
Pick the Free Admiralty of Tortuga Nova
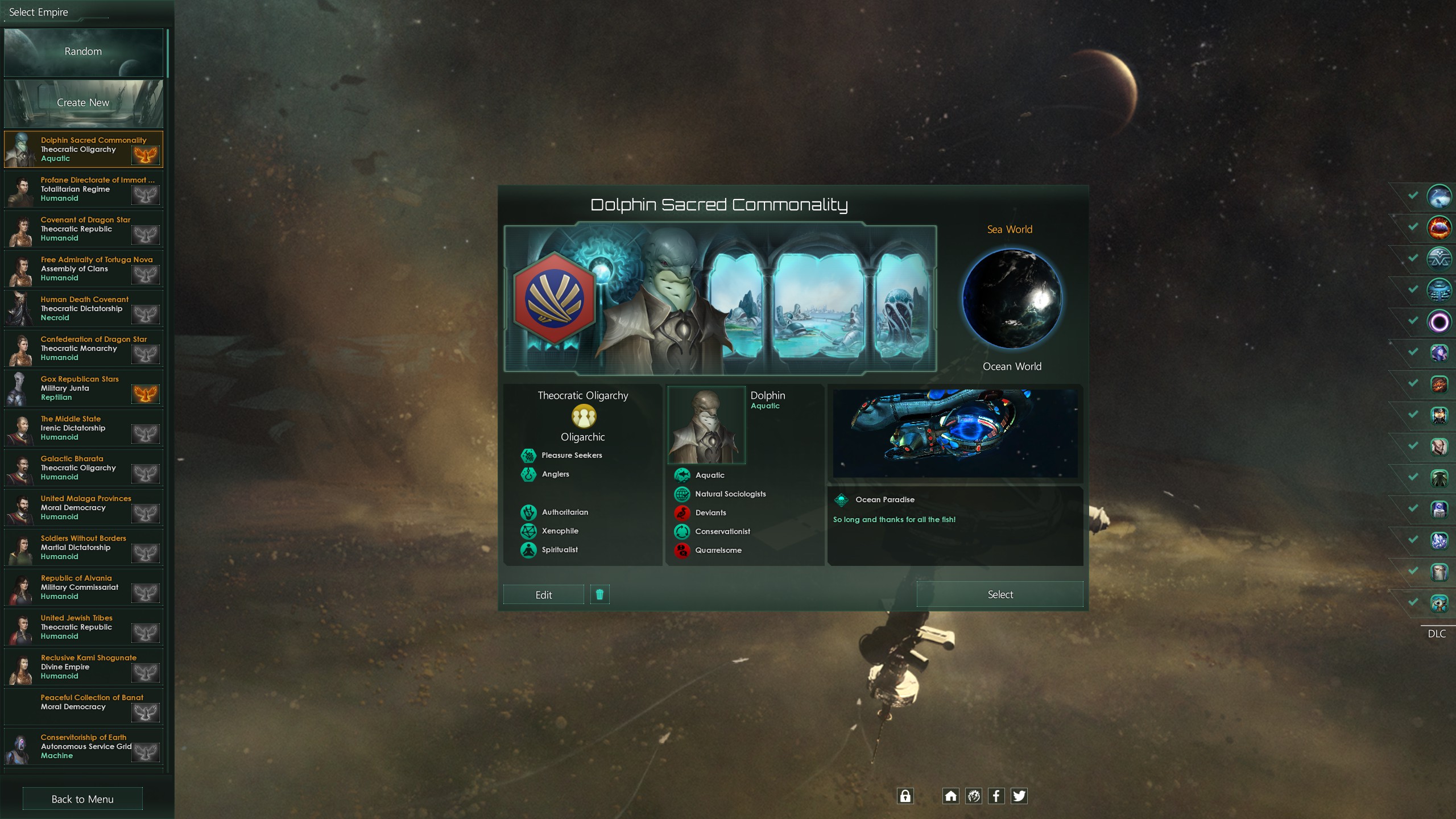84,269
